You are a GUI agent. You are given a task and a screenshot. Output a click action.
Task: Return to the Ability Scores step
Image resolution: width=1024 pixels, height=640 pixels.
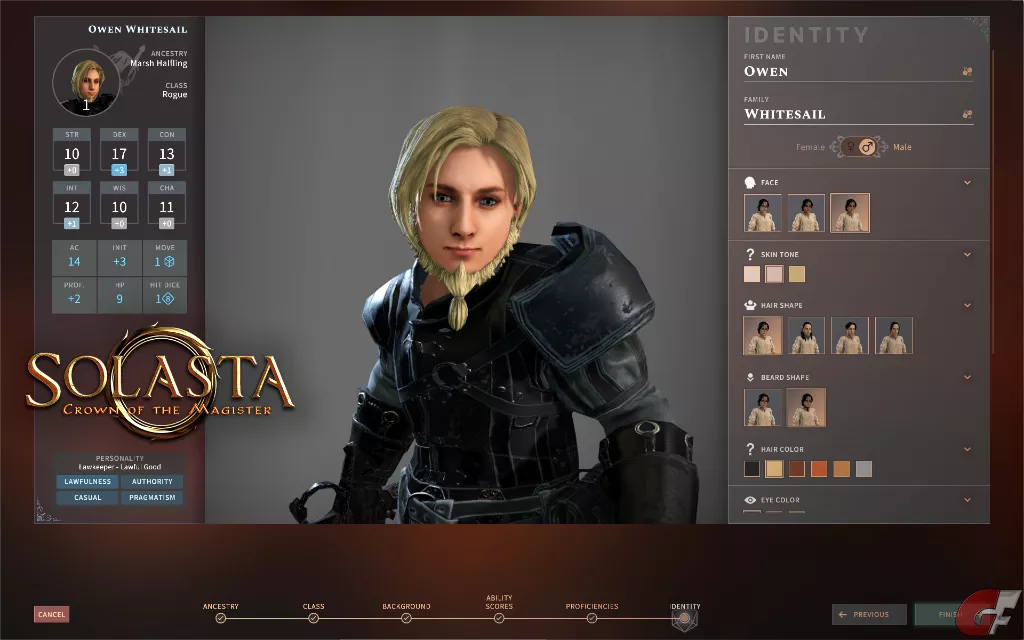coord(499,618)
